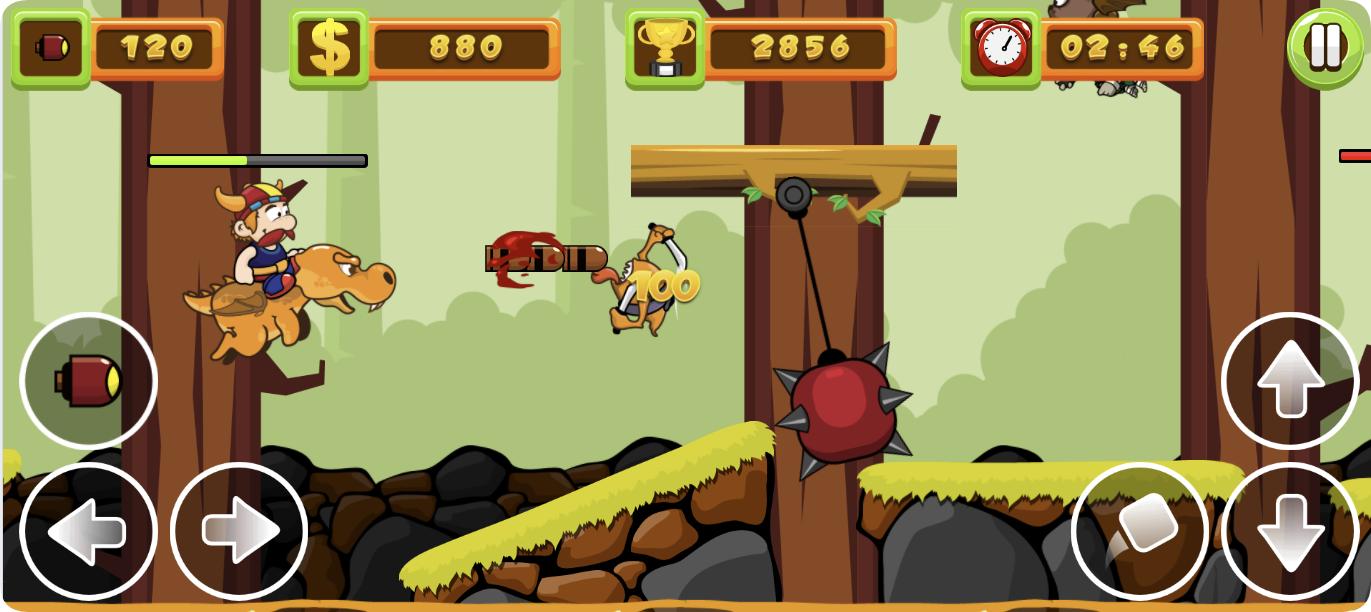Move left with the left arrow button
Screen dimensions: 1371x612
click(89, 531)
